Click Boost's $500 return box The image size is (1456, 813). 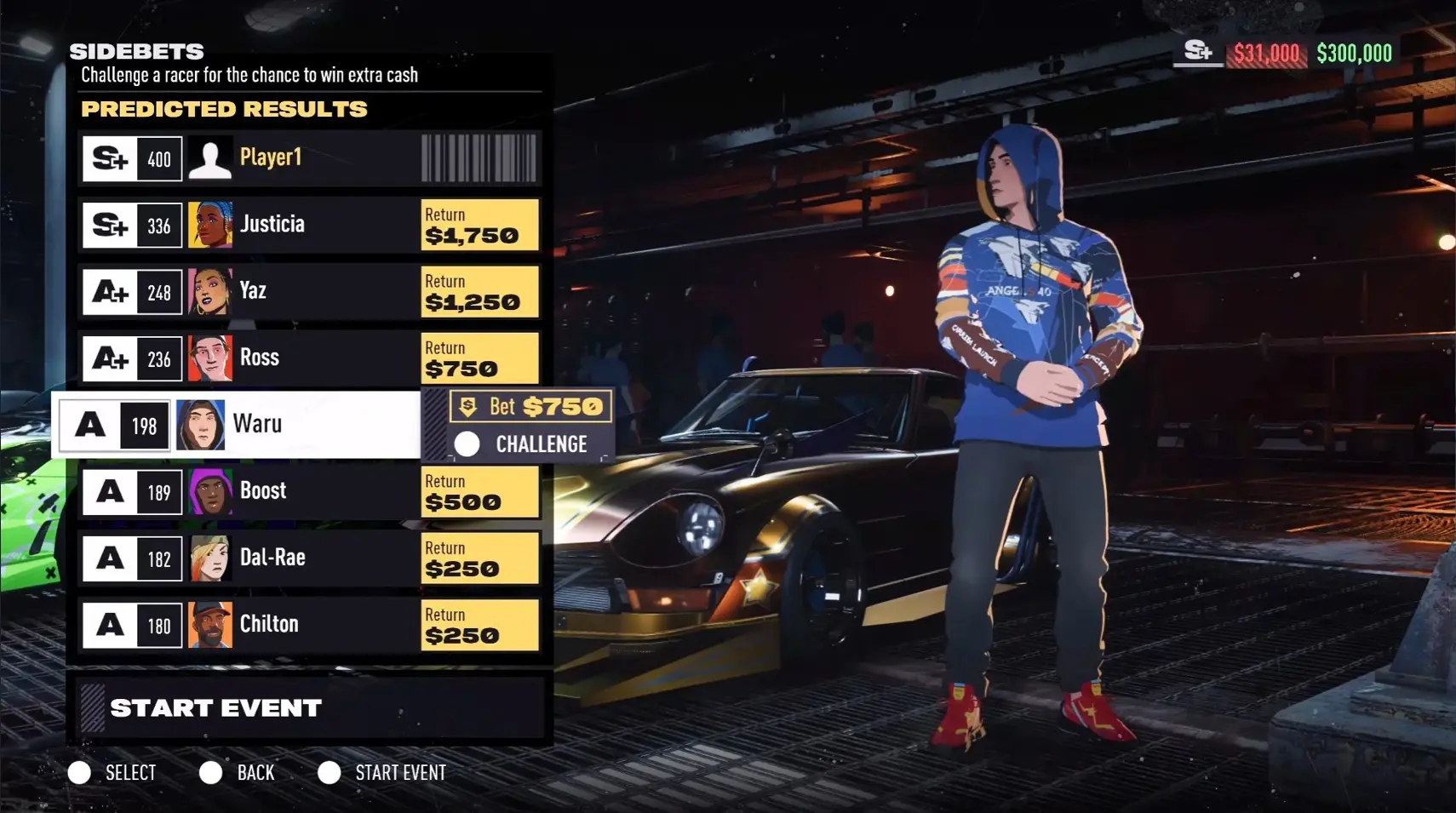(x=479, y=492)
